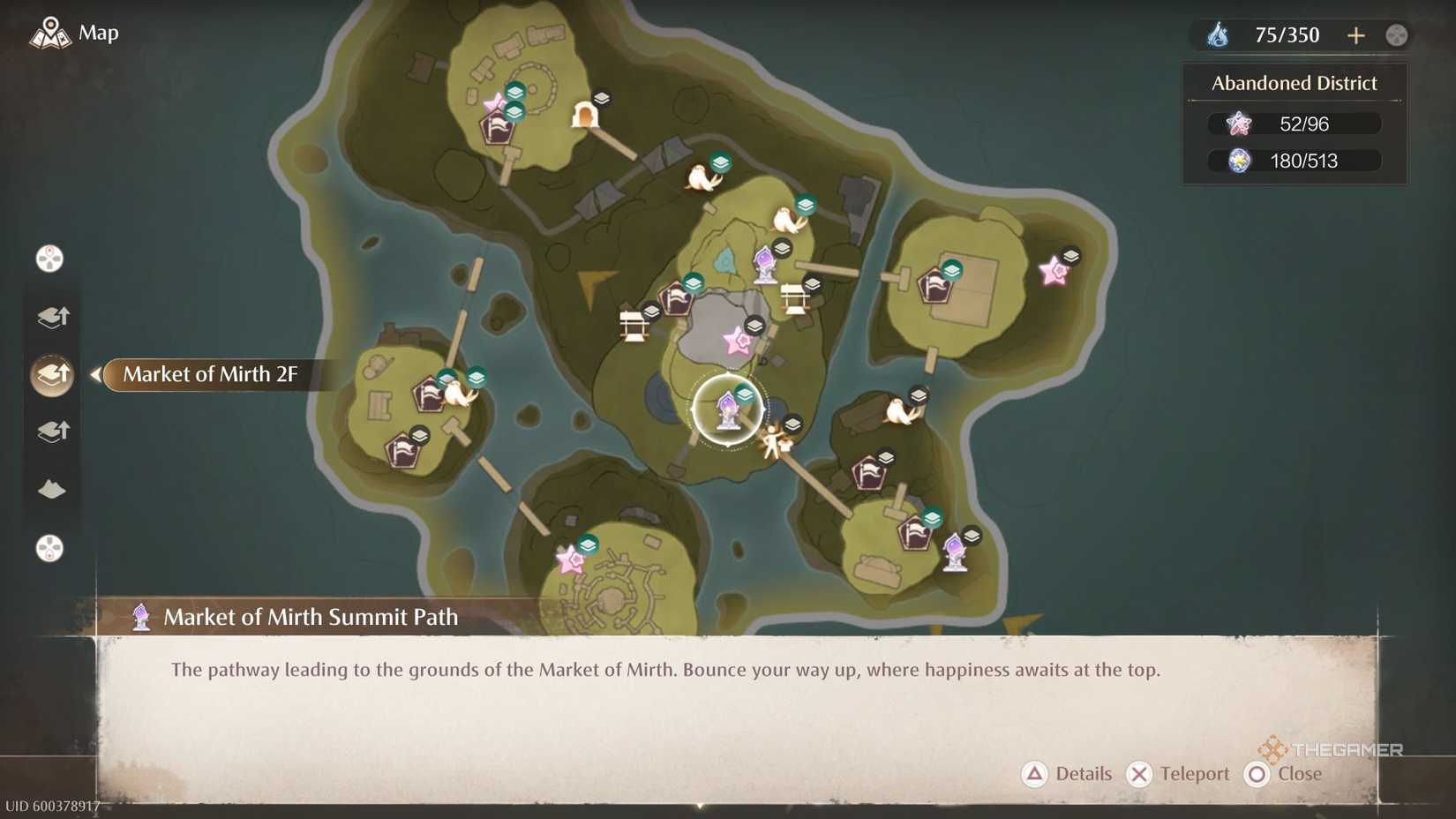Click the top navigation pad icon in the sidebar
This screenshot has width=1456, height=819.
pos(50,258)
